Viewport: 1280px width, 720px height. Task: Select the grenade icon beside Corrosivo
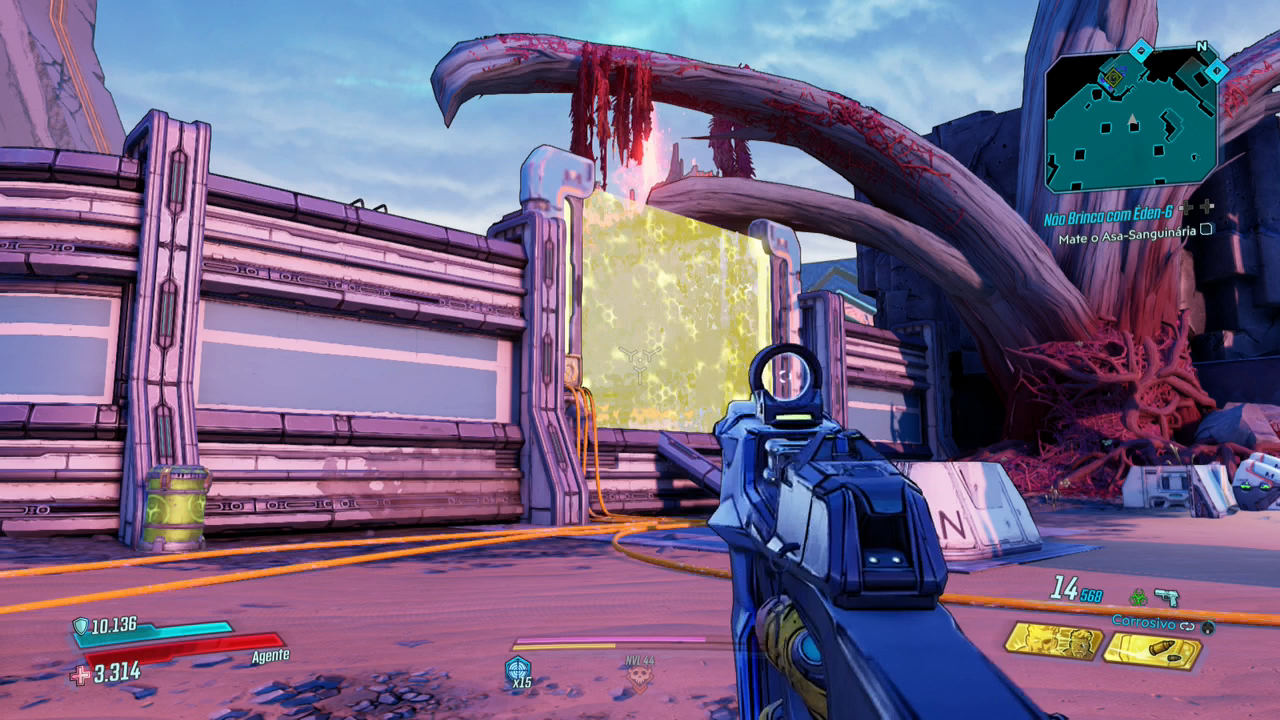click(1208, 627)
